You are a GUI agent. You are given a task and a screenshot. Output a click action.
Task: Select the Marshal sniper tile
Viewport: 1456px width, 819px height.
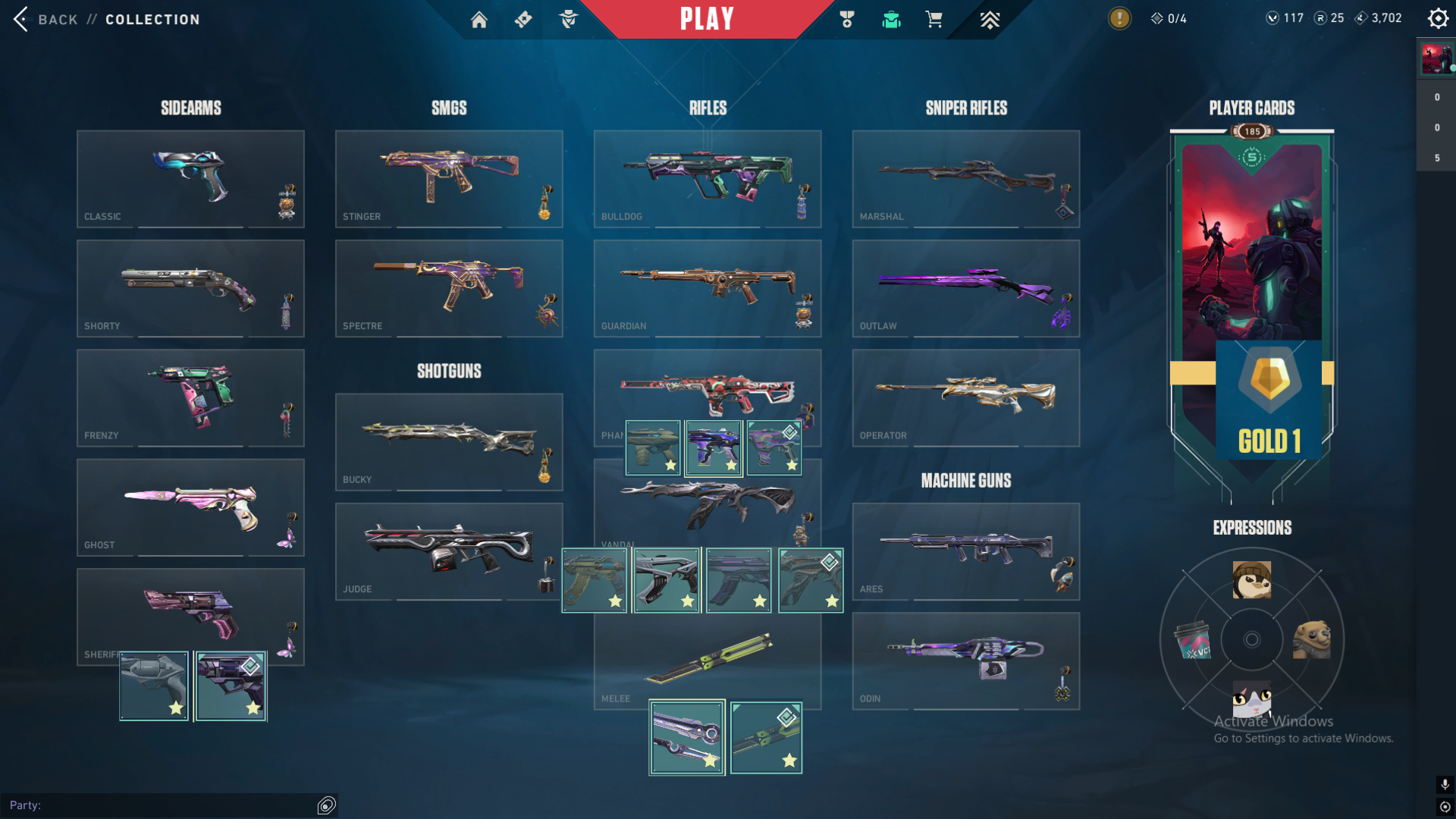pos(965,178)
